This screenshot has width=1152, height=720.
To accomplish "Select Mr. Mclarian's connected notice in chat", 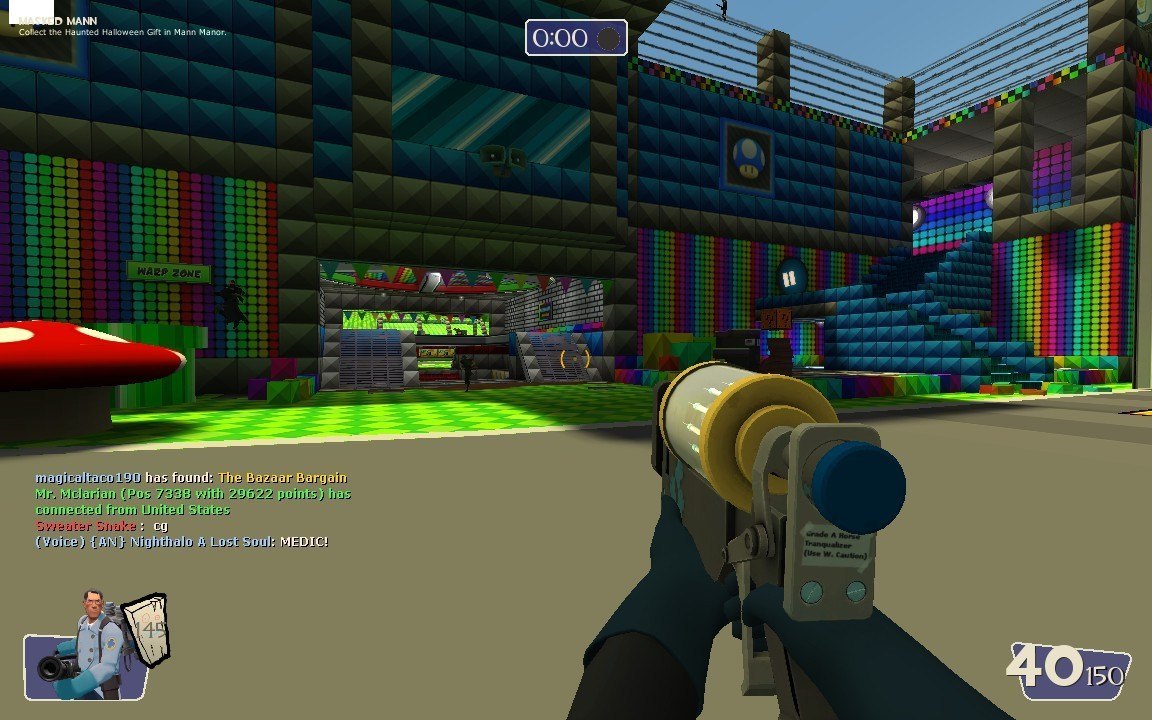I will coord(192,502).
